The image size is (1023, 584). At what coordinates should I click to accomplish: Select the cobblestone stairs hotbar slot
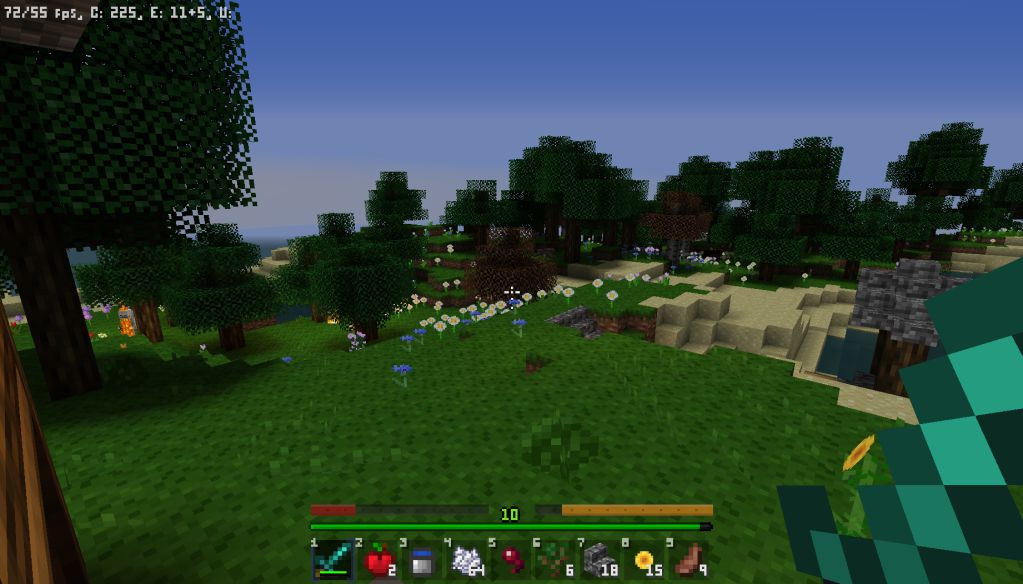pyautogui.click(x=598, y=560)
